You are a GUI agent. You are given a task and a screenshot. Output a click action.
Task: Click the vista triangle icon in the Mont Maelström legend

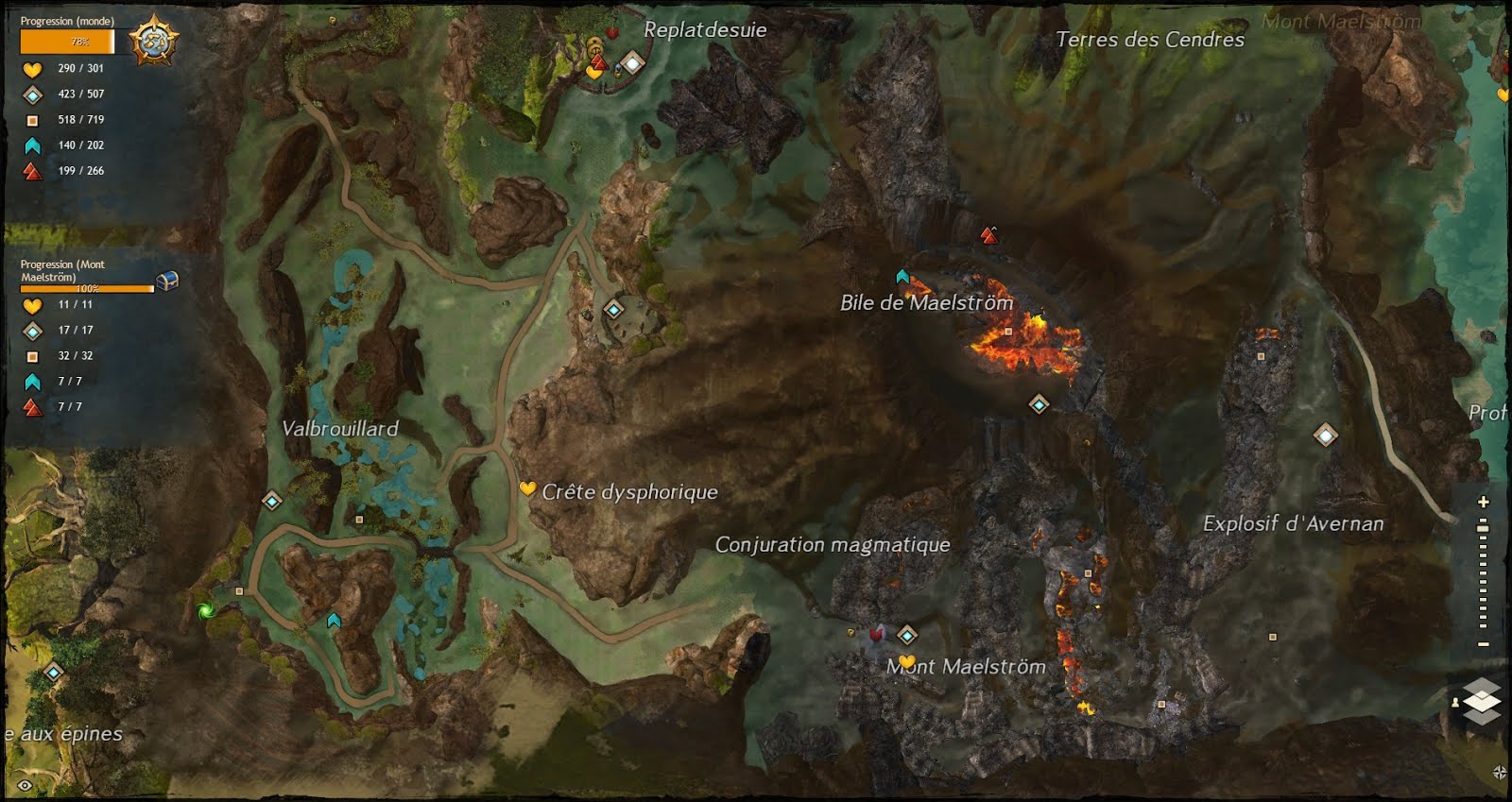point(31,406)
